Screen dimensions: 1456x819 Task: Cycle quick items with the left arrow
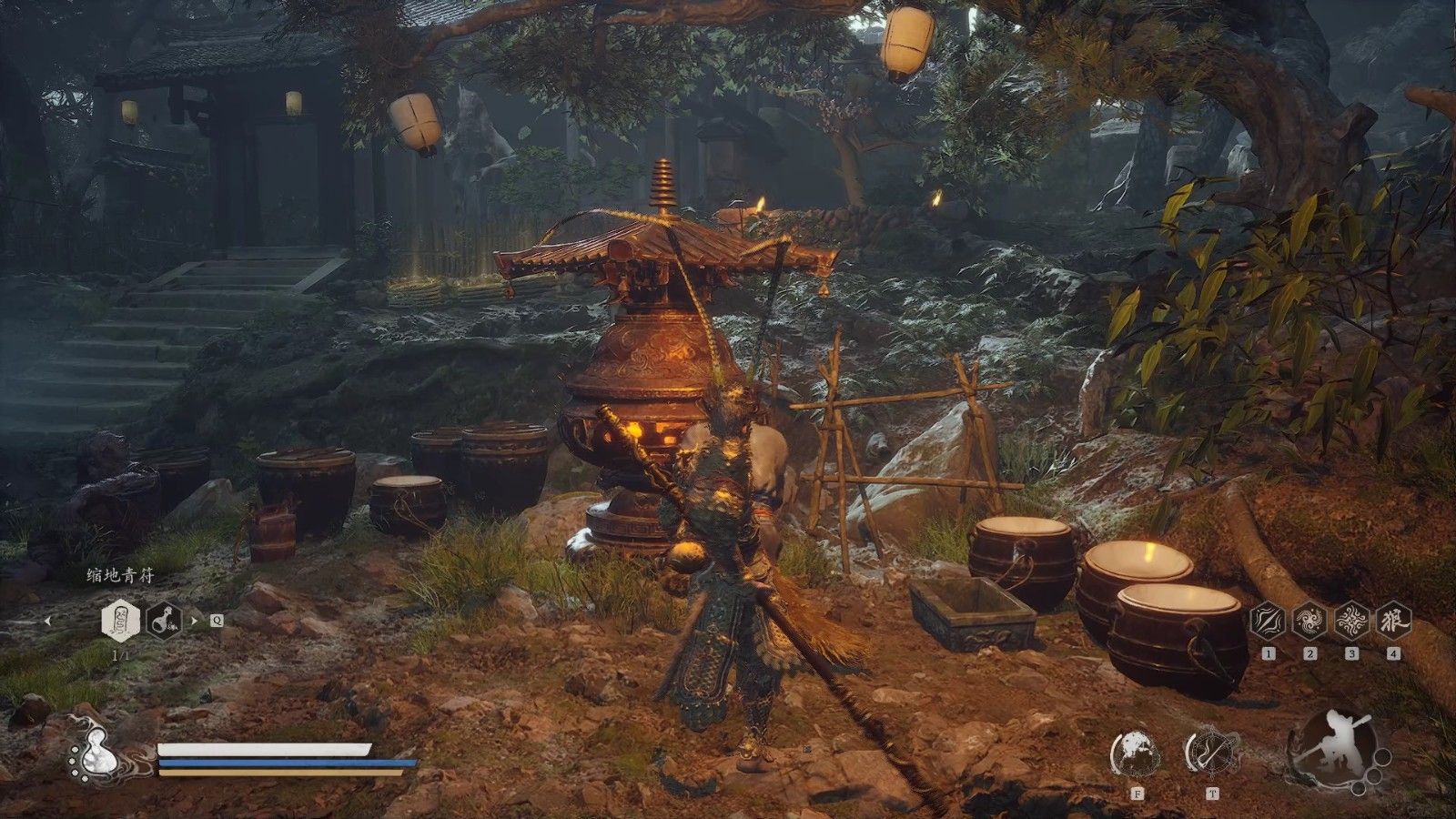tap(48, 621)
